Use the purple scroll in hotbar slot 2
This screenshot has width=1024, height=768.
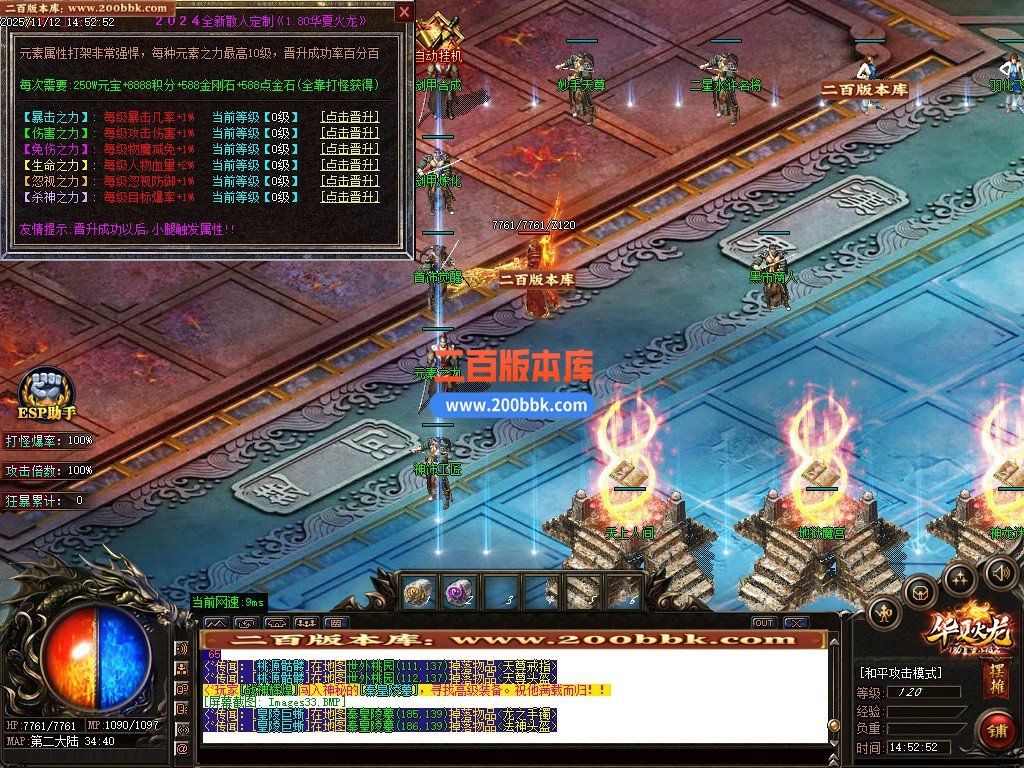458,593
